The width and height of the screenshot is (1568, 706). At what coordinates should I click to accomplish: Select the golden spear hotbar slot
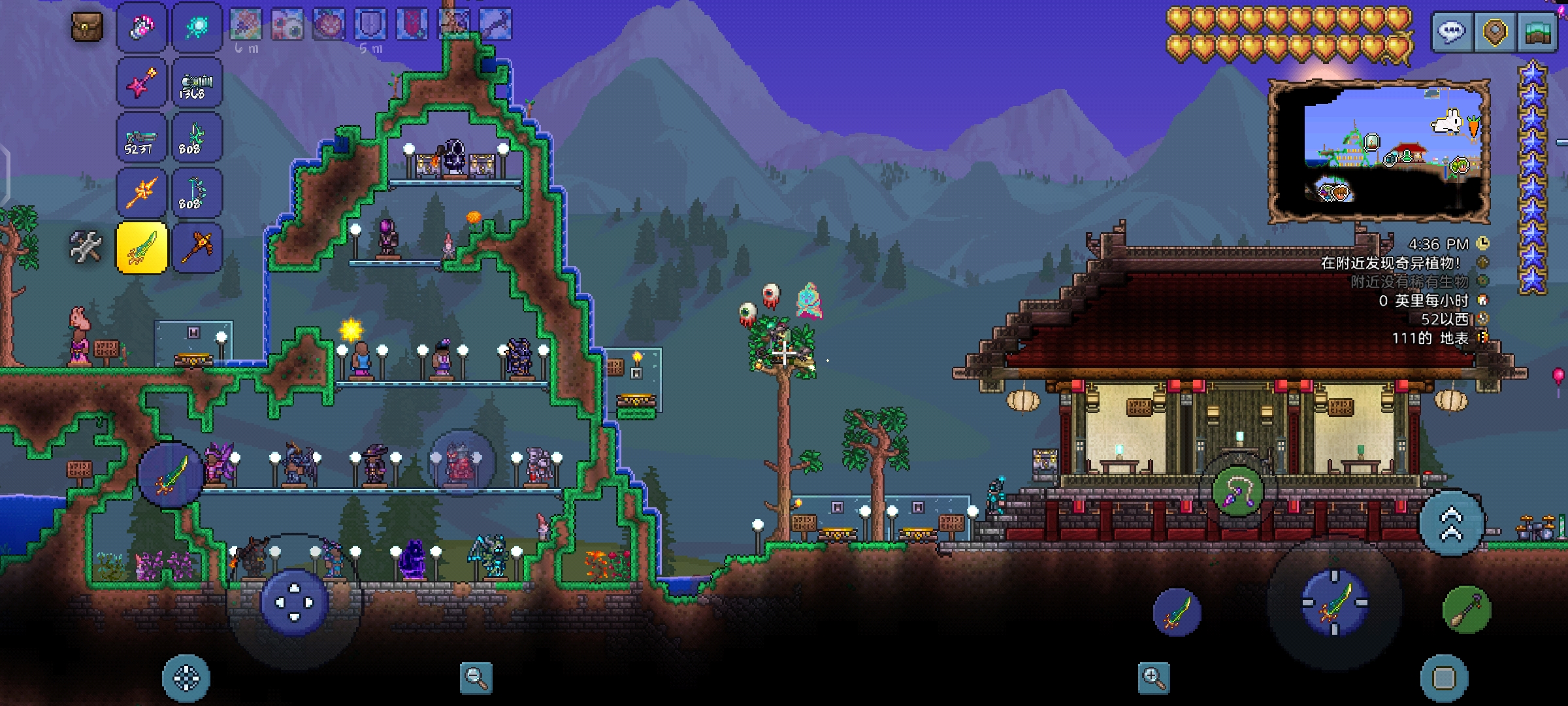click(x=142, y=192)
